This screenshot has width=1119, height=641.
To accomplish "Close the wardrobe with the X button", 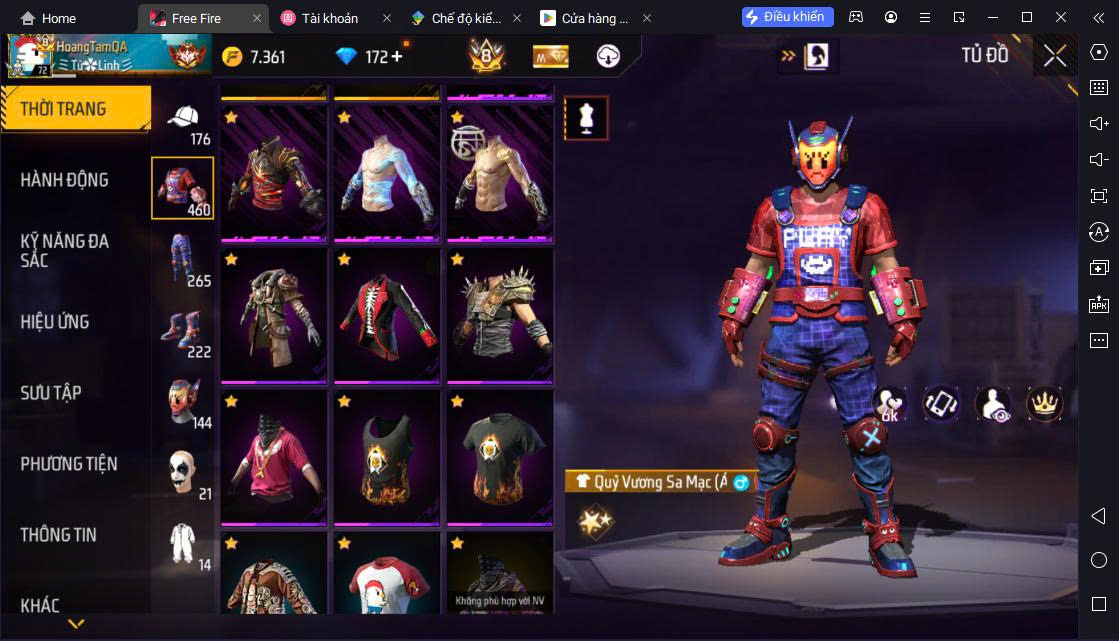I will [x=1055, y=56].
